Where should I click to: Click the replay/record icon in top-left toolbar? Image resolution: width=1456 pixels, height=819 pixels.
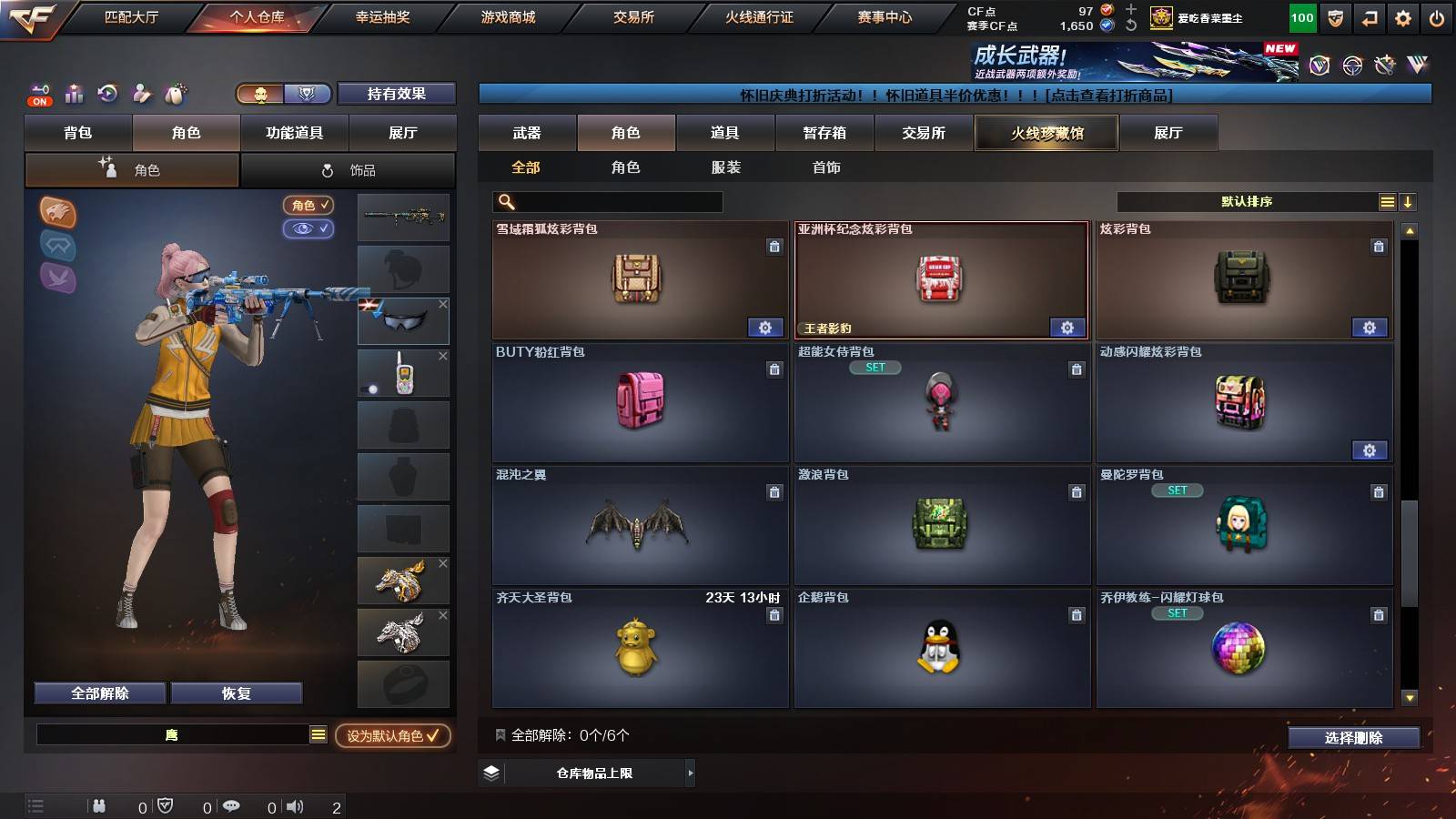point(108,94)
